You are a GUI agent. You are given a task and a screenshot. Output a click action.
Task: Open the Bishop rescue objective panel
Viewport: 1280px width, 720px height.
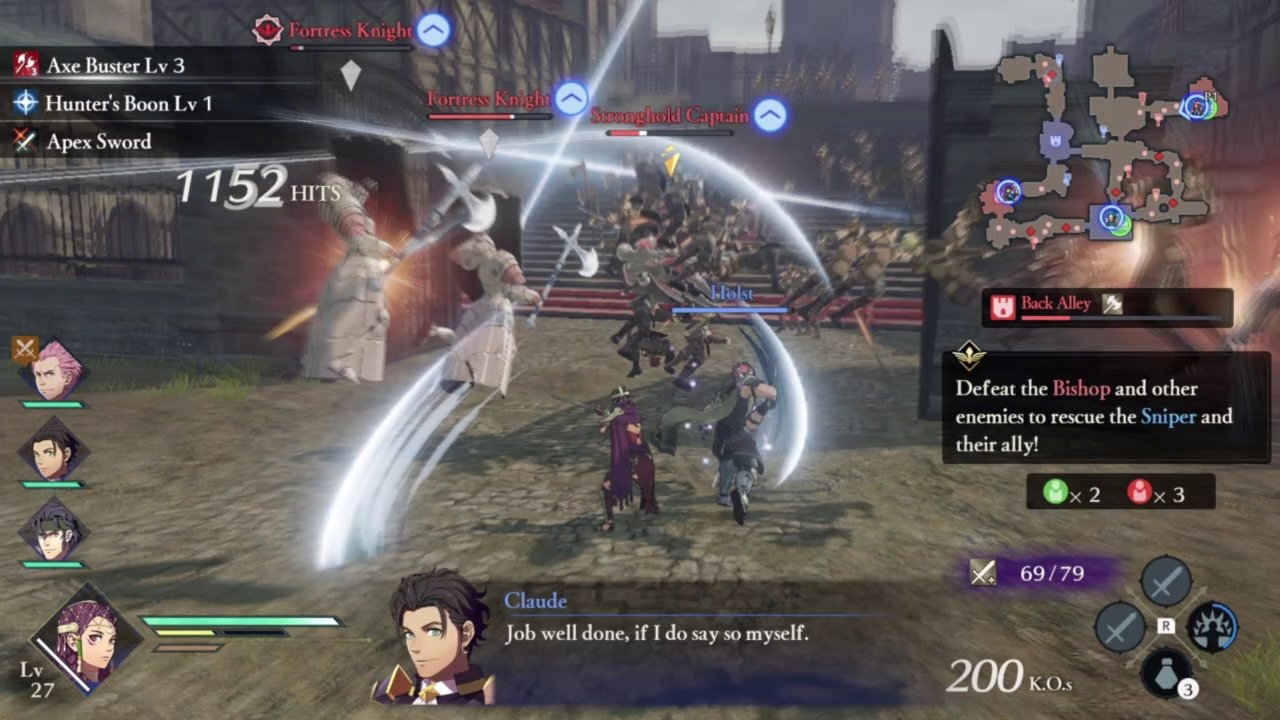(1105, 407)
